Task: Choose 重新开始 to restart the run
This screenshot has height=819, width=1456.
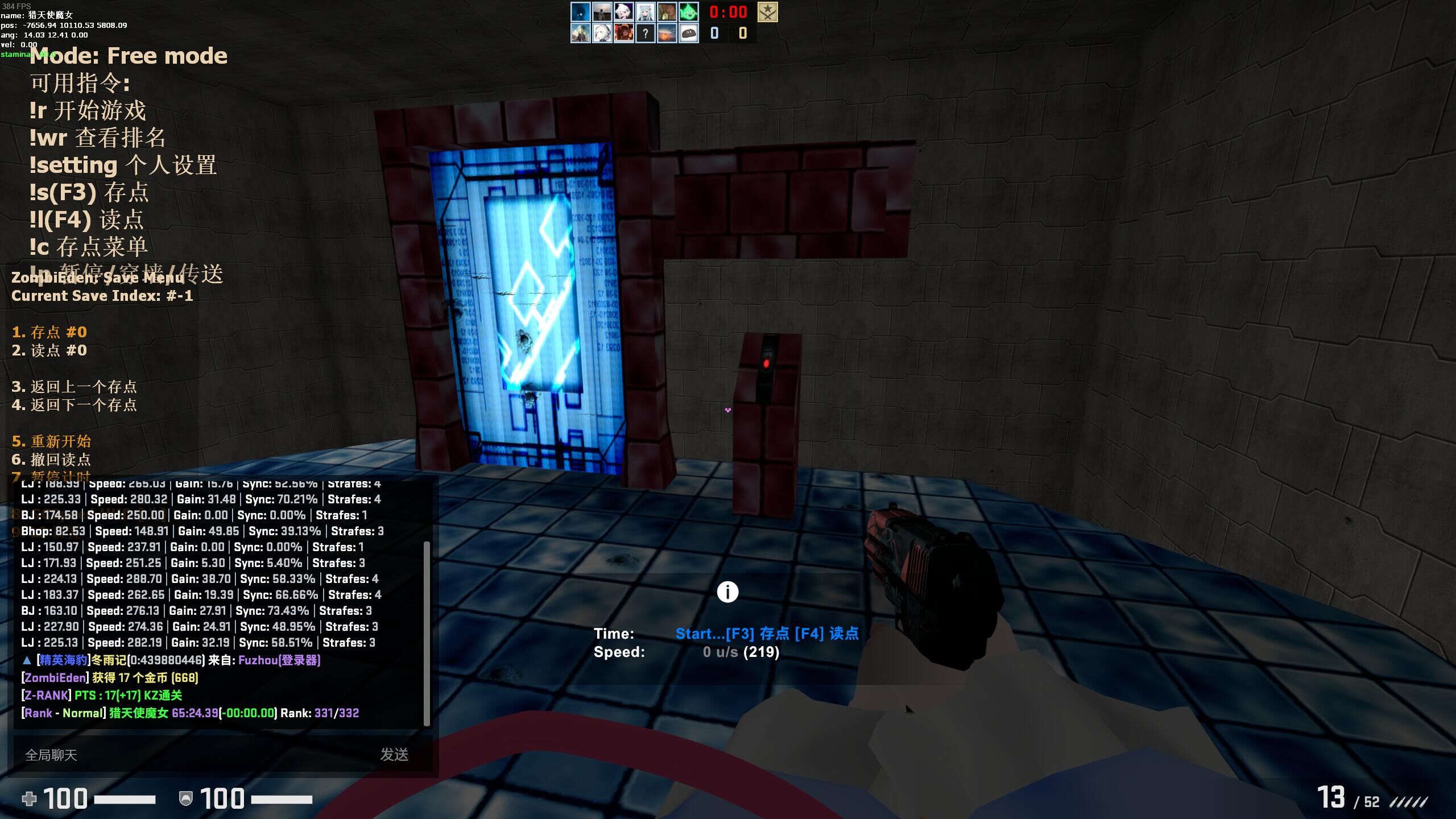Action: (x=52, y=441)
